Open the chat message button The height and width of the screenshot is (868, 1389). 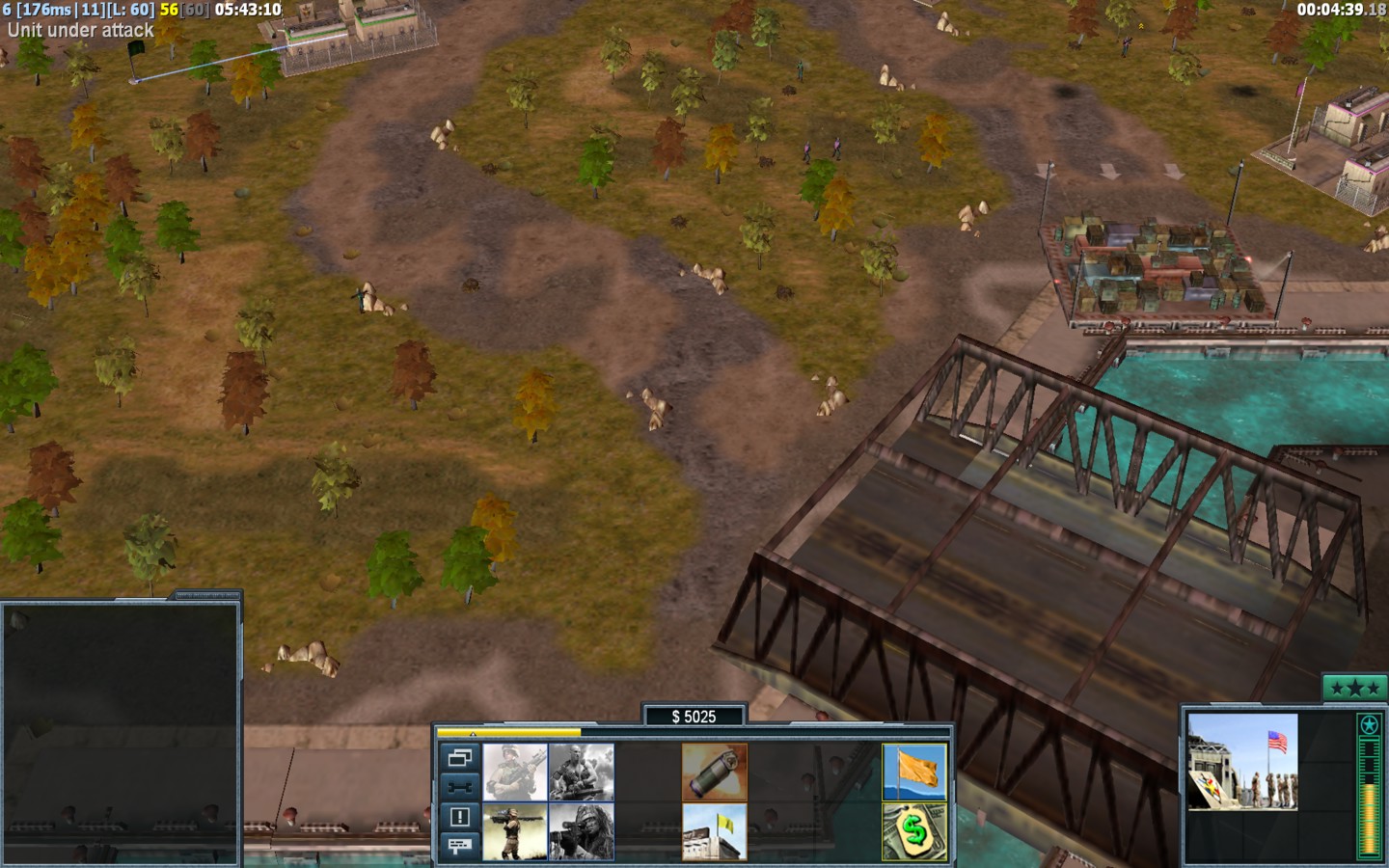[x=460, y=846]
